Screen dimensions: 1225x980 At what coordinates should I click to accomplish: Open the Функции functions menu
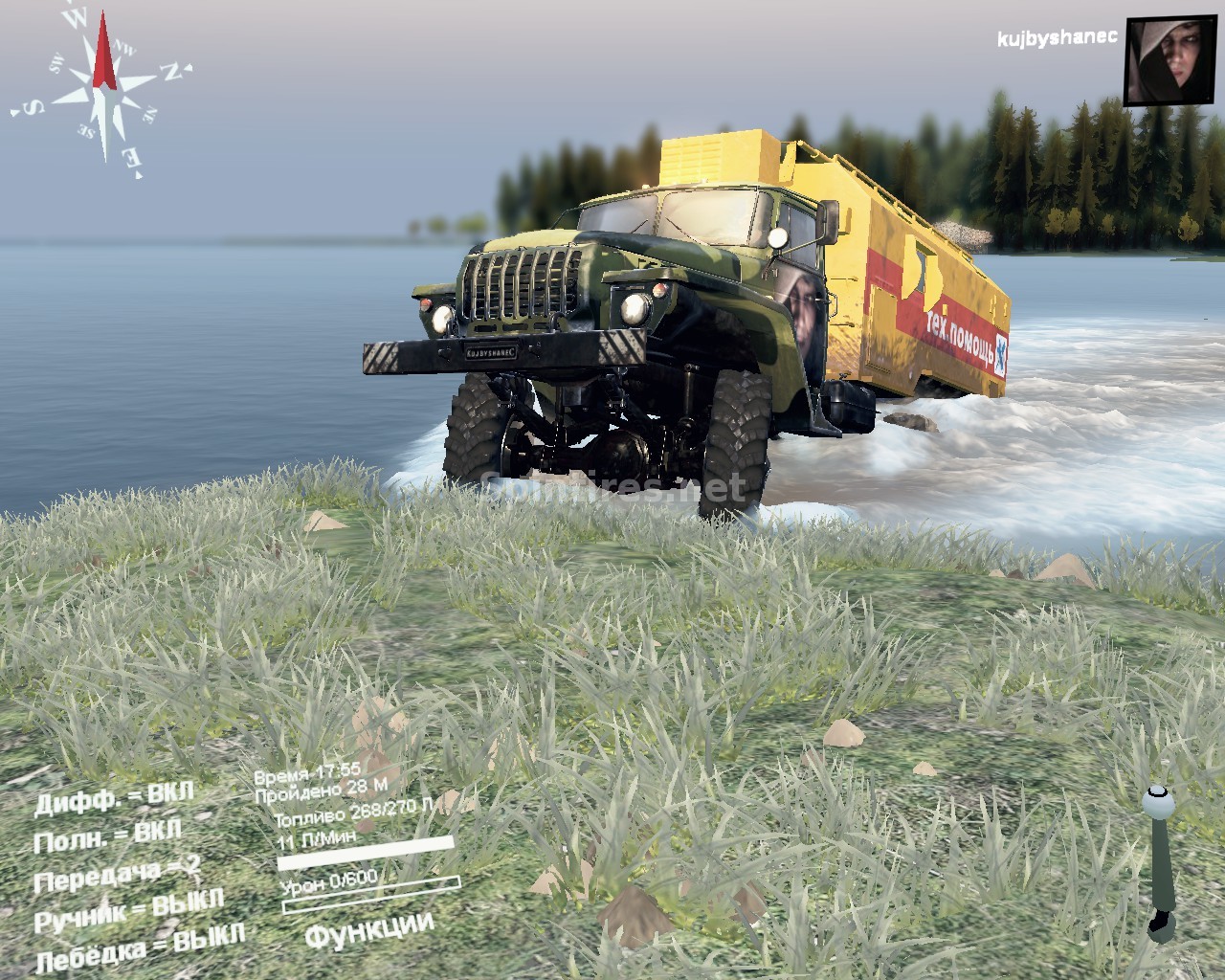(x=369, y=929)
